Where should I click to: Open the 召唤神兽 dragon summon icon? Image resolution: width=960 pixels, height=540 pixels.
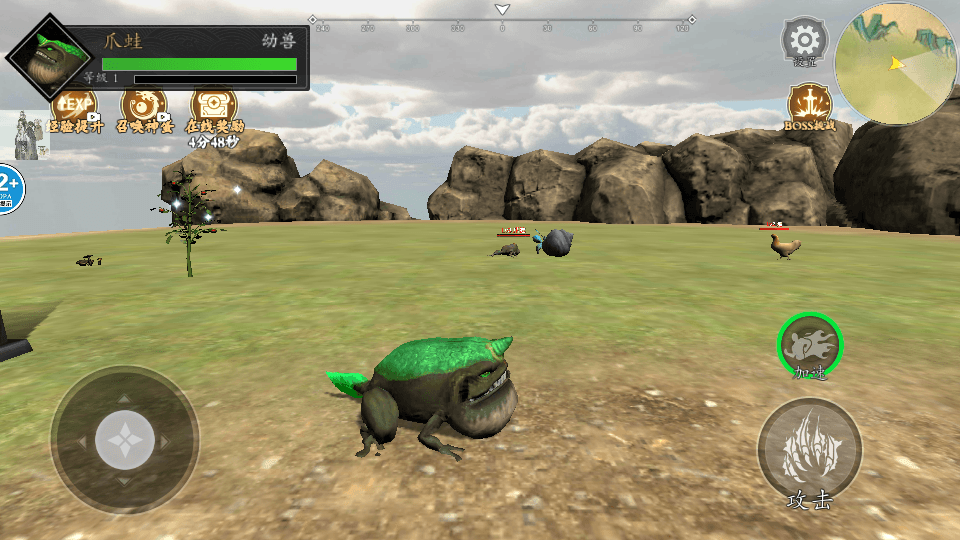point(144,106)
